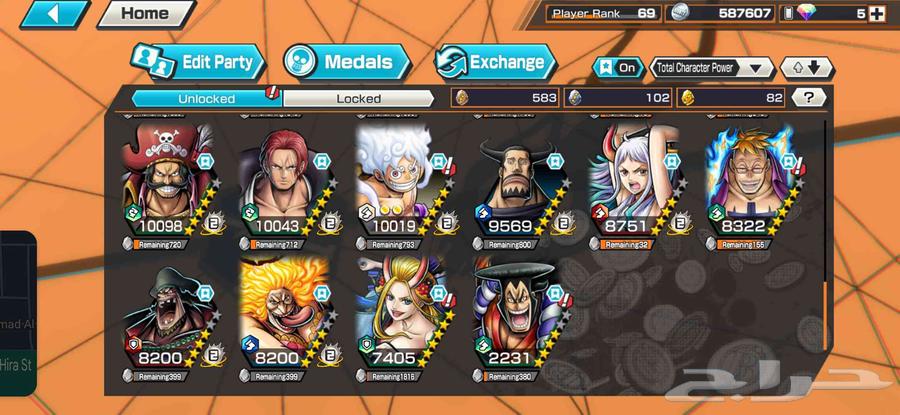Open the question mark help button
Screen dimensions: 900x415
click(x=808, y=97)
